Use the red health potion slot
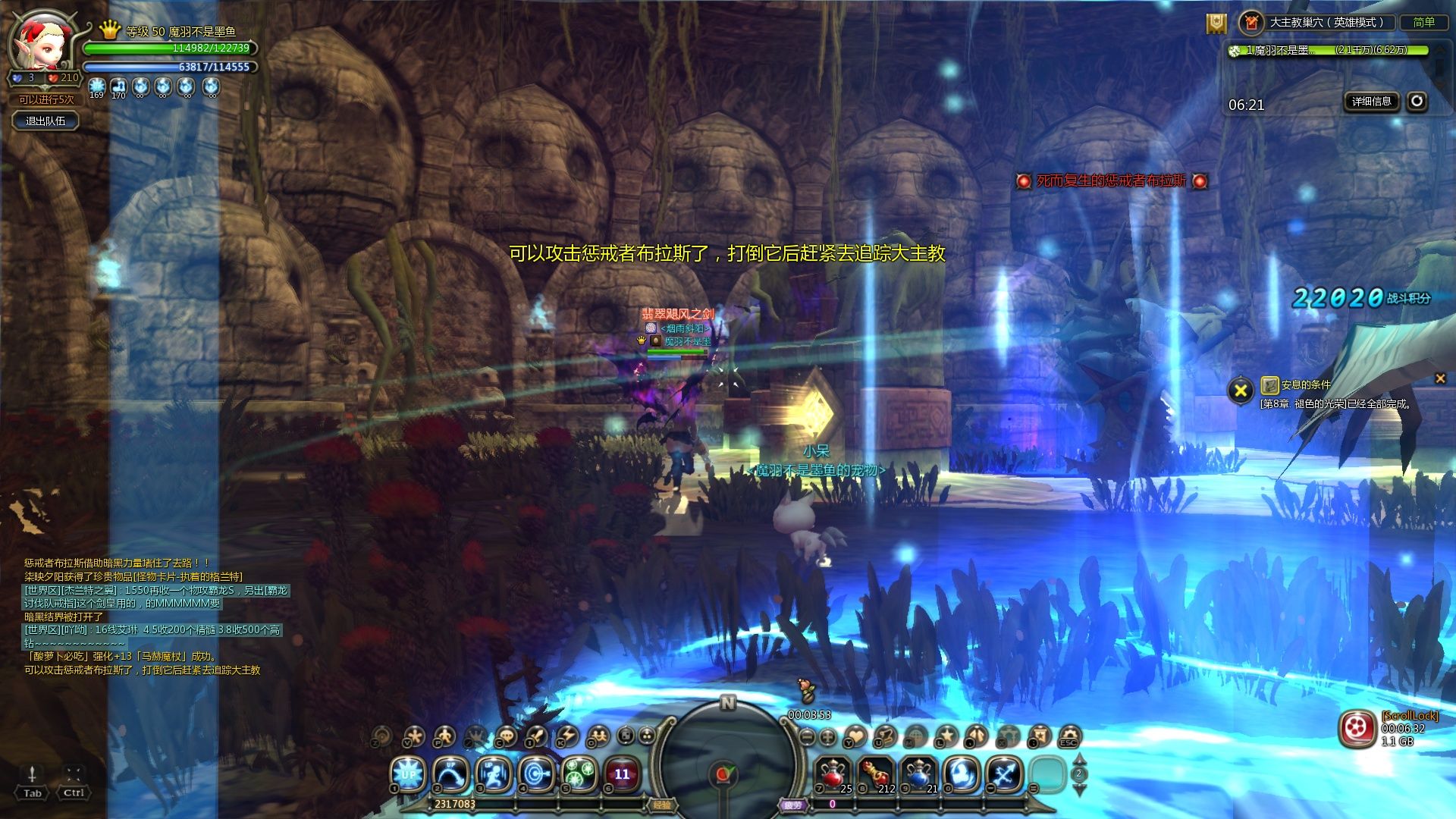 tap(833, 774)
